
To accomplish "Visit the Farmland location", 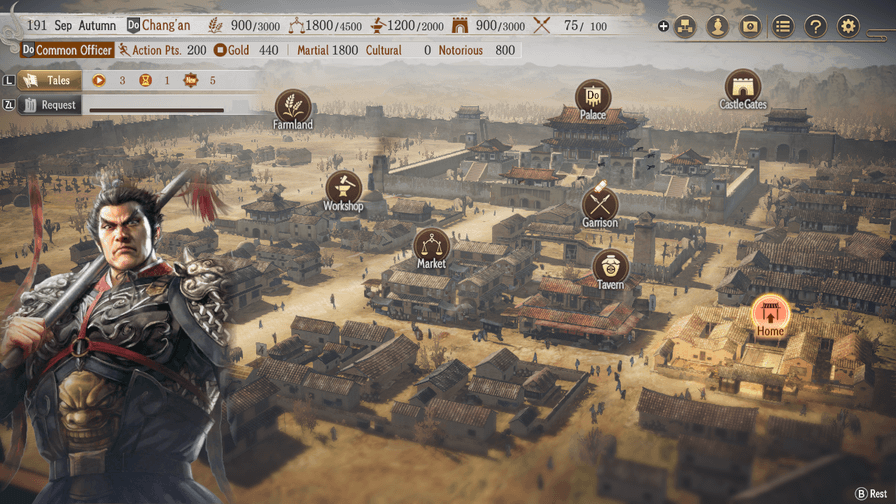I will pos(293,105).
